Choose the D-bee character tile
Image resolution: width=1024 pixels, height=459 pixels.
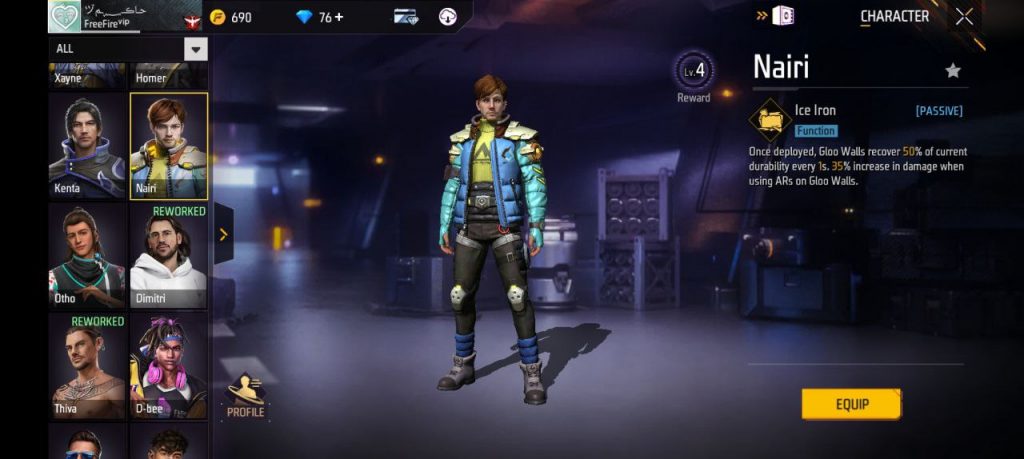(x=168, y=365)
